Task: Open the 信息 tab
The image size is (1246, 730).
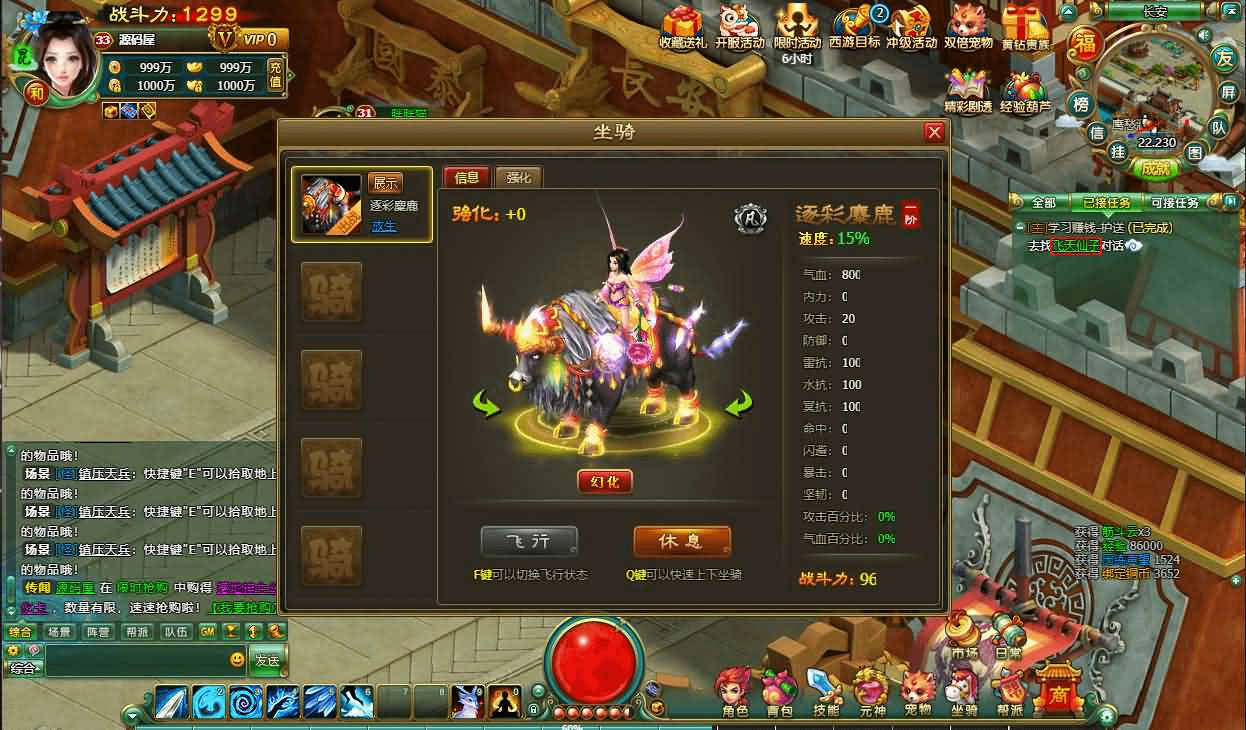Action: [x=467, y=178]
